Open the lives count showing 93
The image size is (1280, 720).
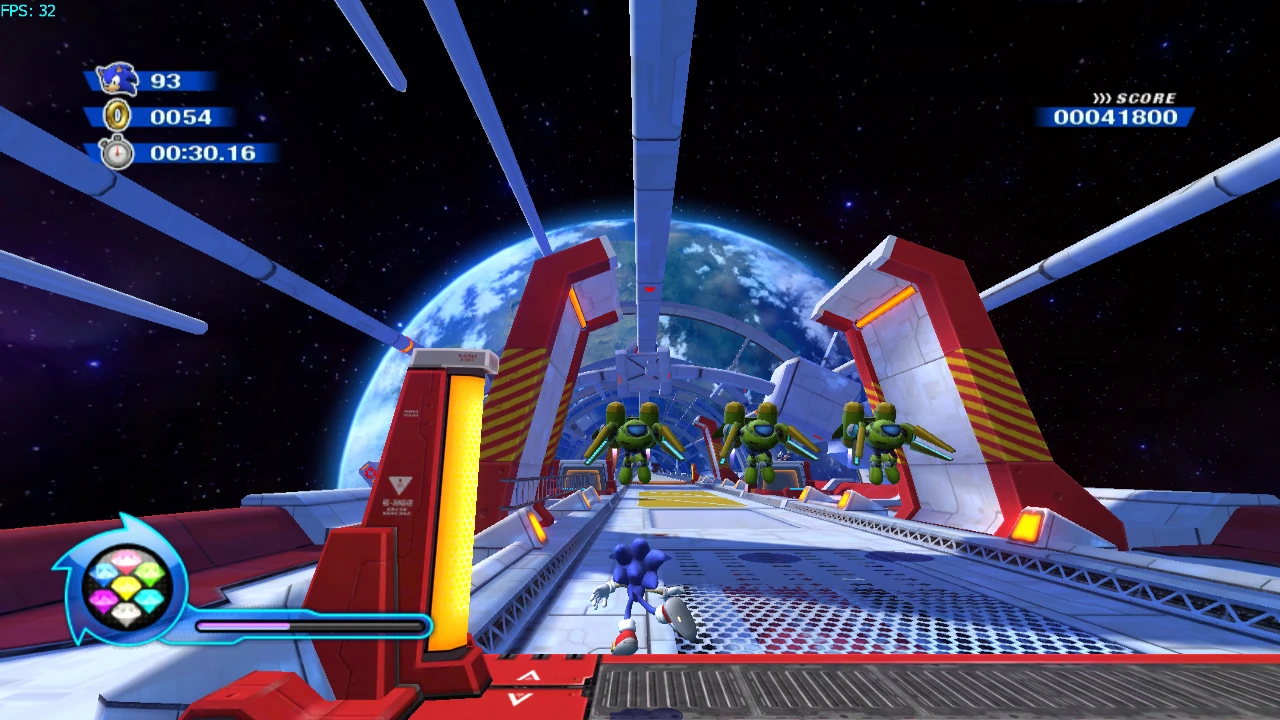tap(166, 79)
